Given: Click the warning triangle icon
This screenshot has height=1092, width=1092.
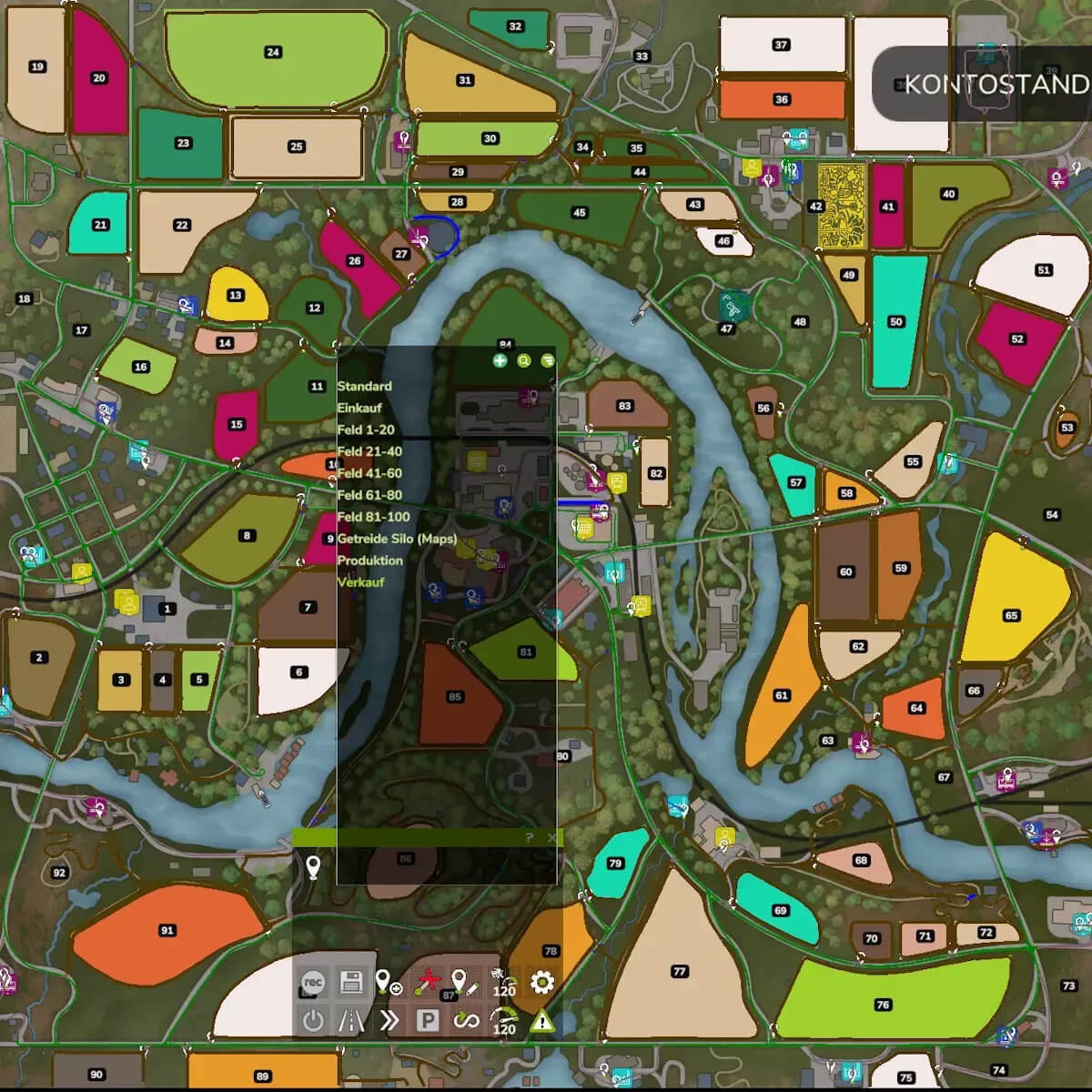Looking at the screenshot, I should [541, 1021].
